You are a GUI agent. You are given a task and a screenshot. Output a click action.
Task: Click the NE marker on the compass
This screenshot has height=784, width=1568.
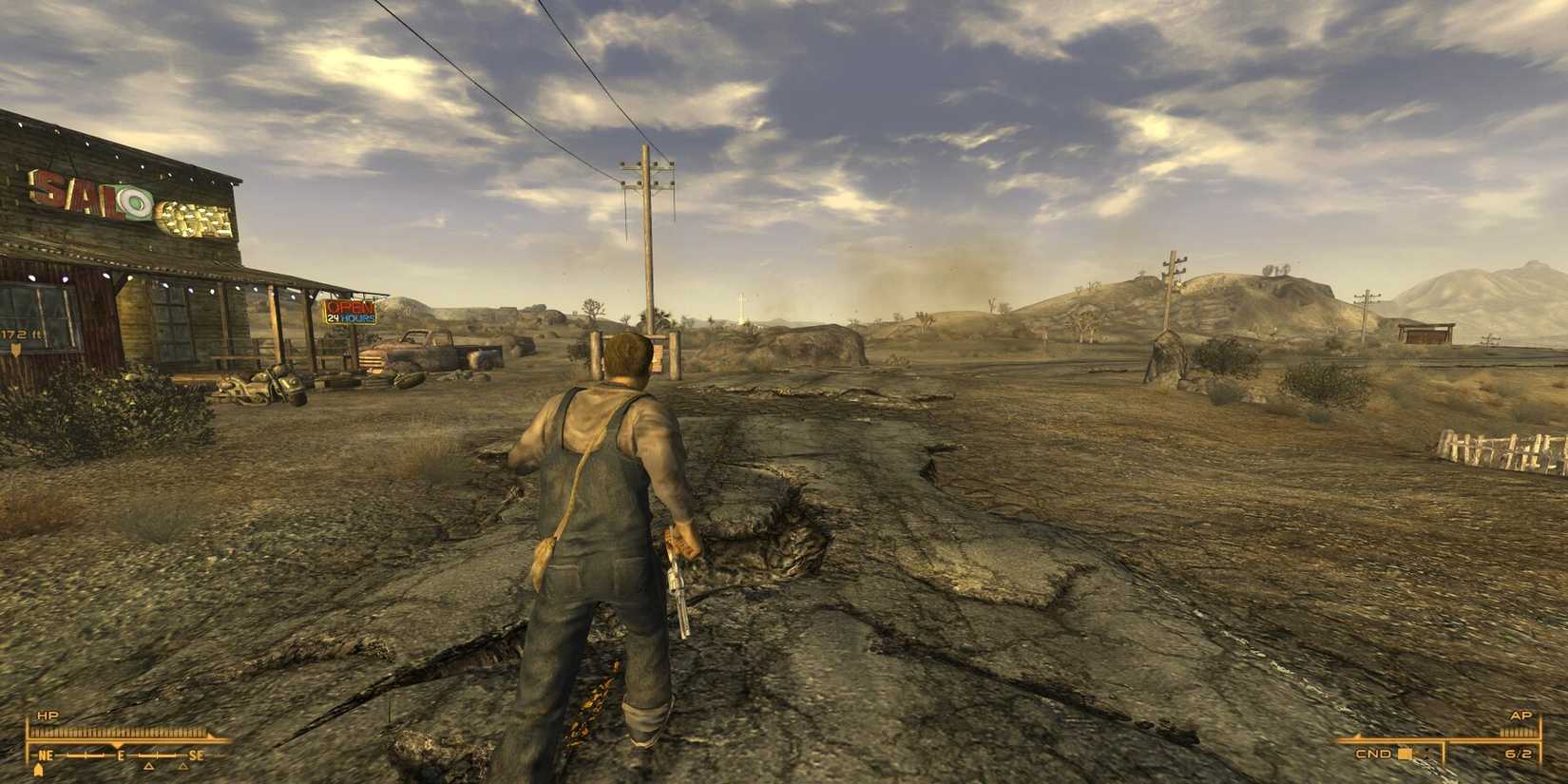coord(45,755)
